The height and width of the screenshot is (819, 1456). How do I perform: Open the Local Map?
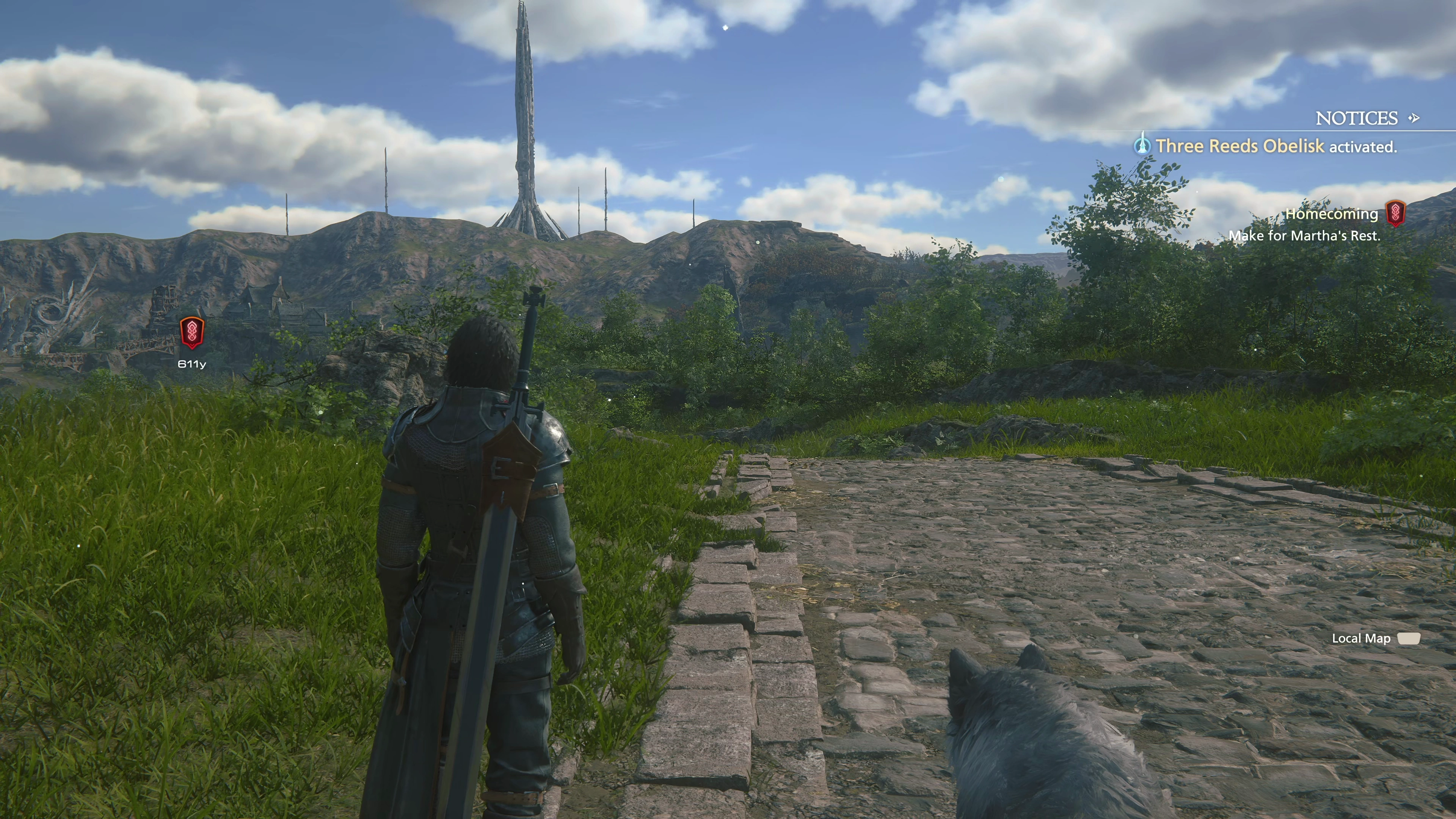pyautogui.click(x=1360, y=639)
